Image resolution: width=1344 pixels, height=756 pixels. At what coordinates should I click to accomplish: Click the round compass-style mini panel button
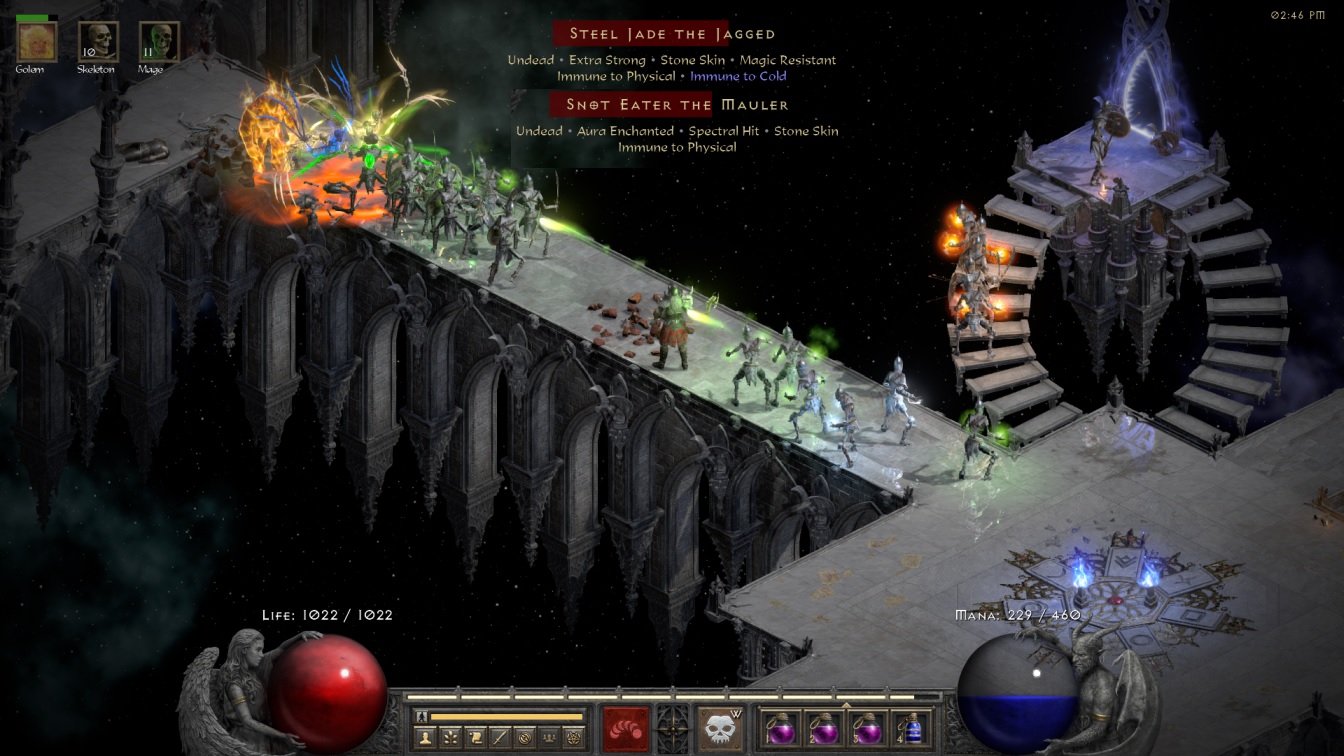pyautogui.click(x=524, y=737)
